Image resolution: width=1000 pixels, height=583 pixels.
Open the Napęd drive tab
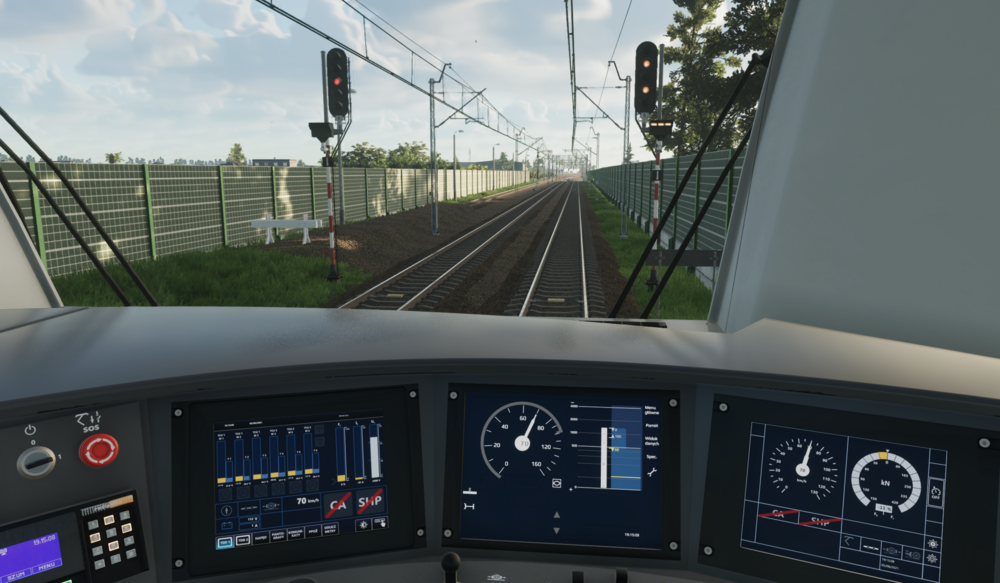259,536
